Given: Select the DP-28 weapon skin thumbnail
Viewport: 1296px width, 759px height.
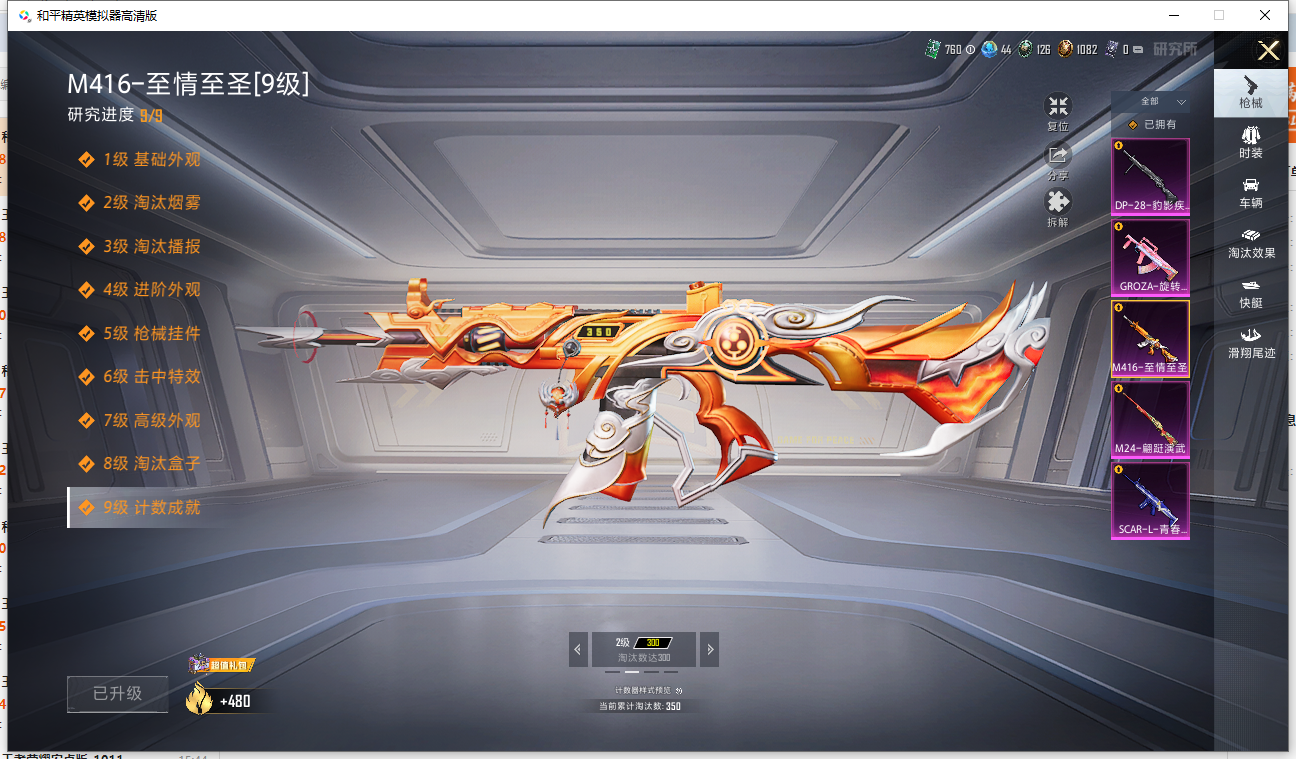Looking at the screenshot, I should click(1150, 176).
